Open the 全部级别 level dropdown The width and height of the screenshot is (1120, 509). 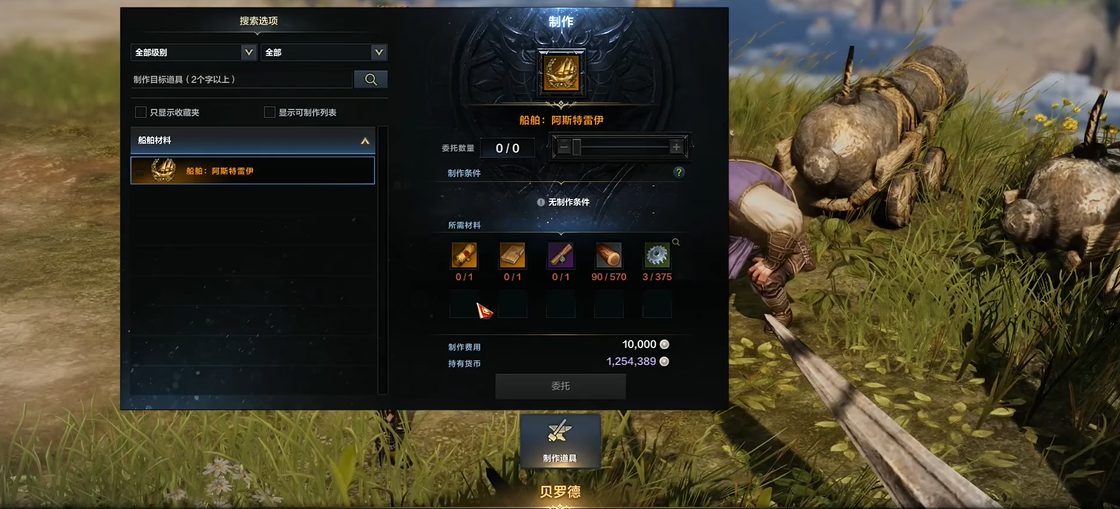tap(194, 52)
